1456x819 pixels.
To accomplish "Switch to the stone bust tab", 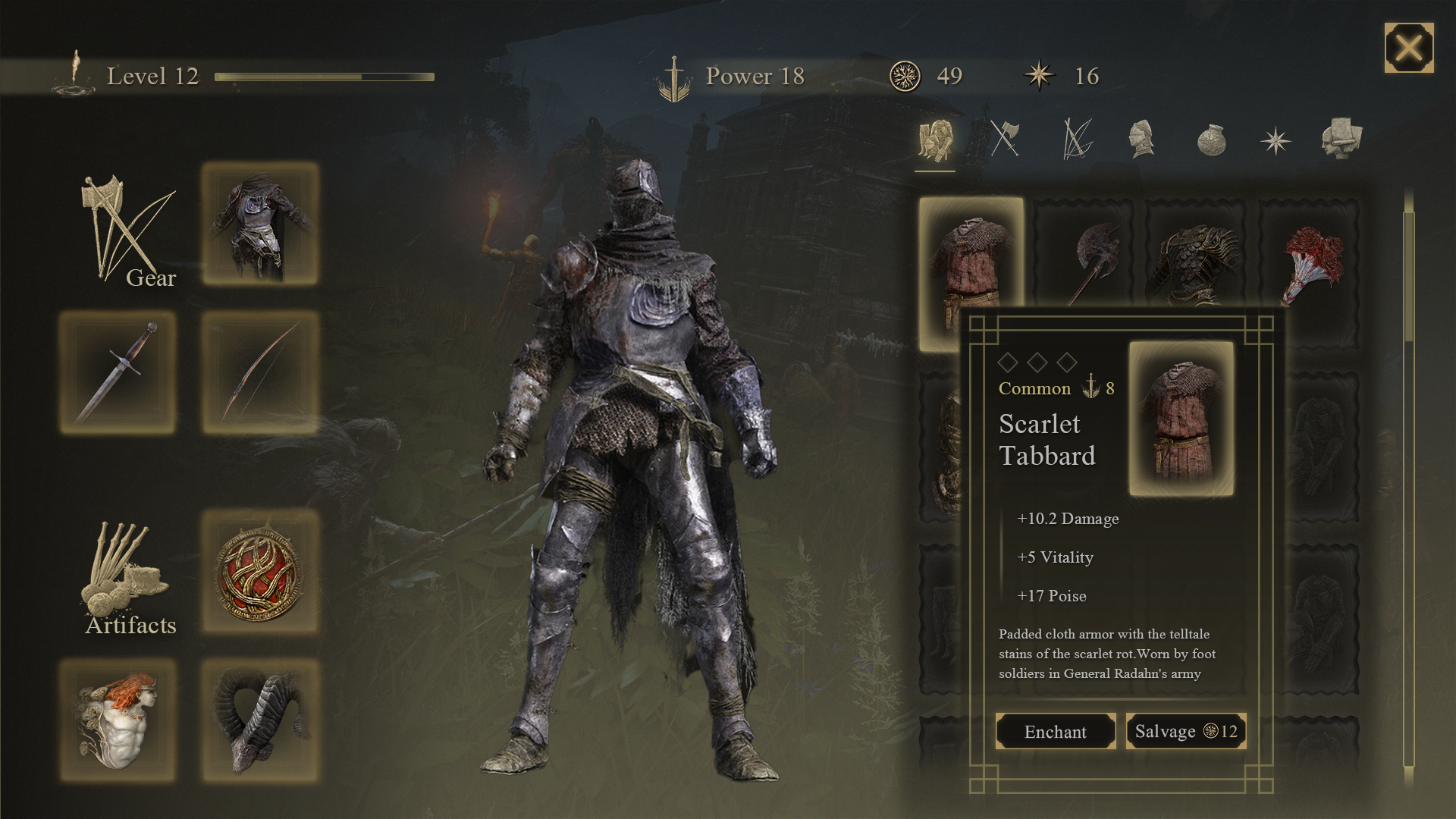I will click(1341, 140).
